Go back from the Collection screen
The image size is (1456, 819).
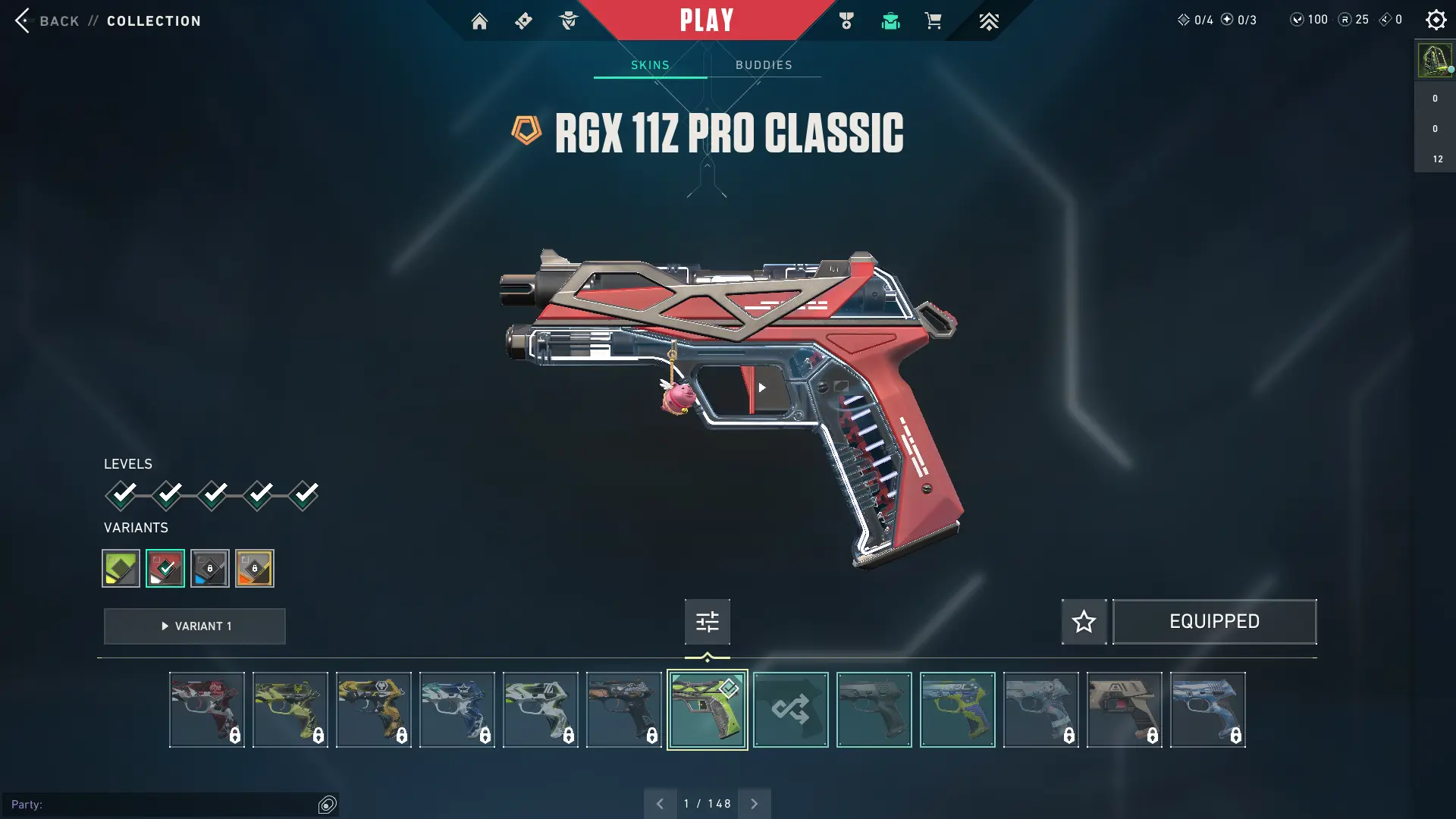[x=47, y=20]
